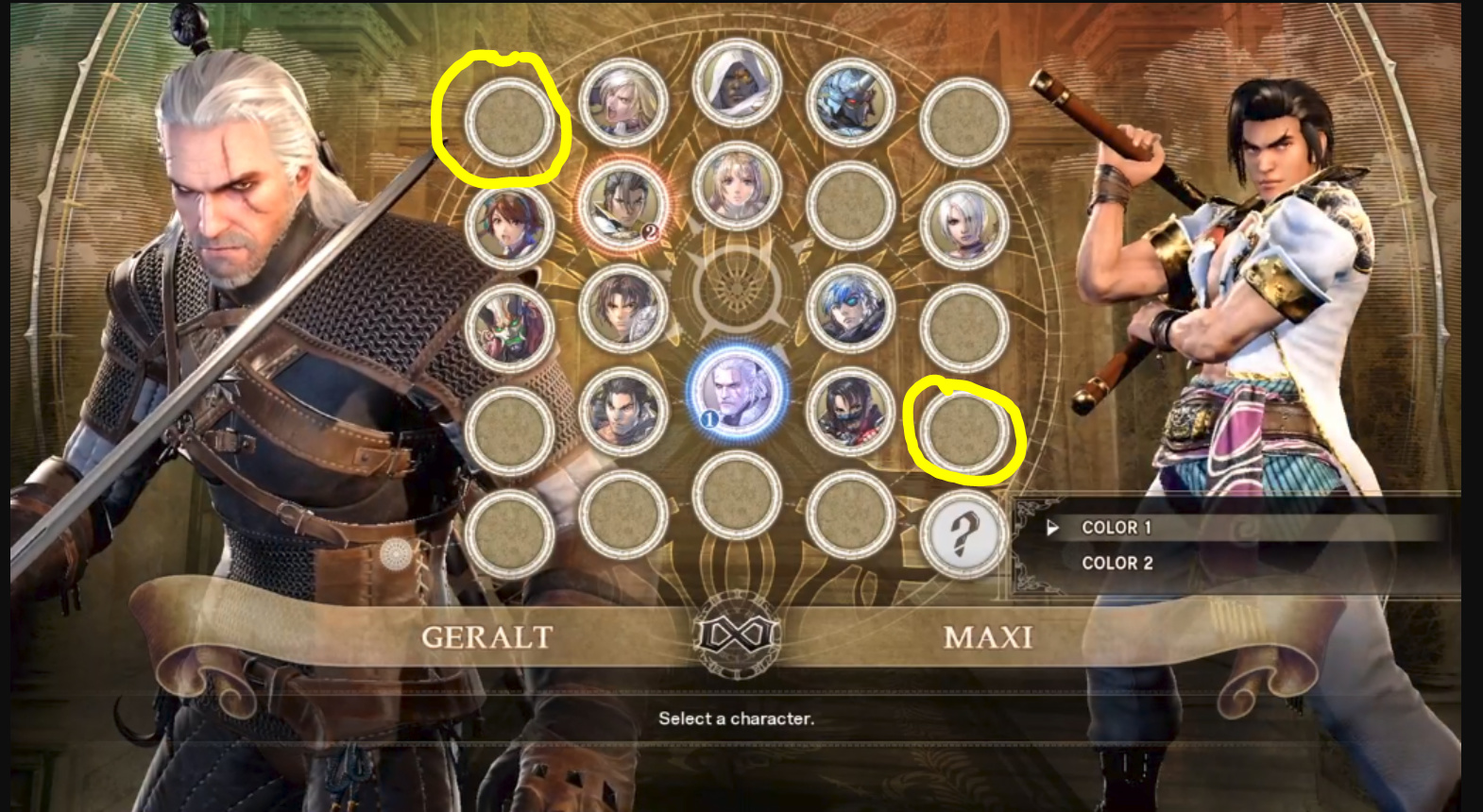Screen dimensions: 1483x812
Task: Choose the Color 1 costume option
Action: tap(1117, 528)
